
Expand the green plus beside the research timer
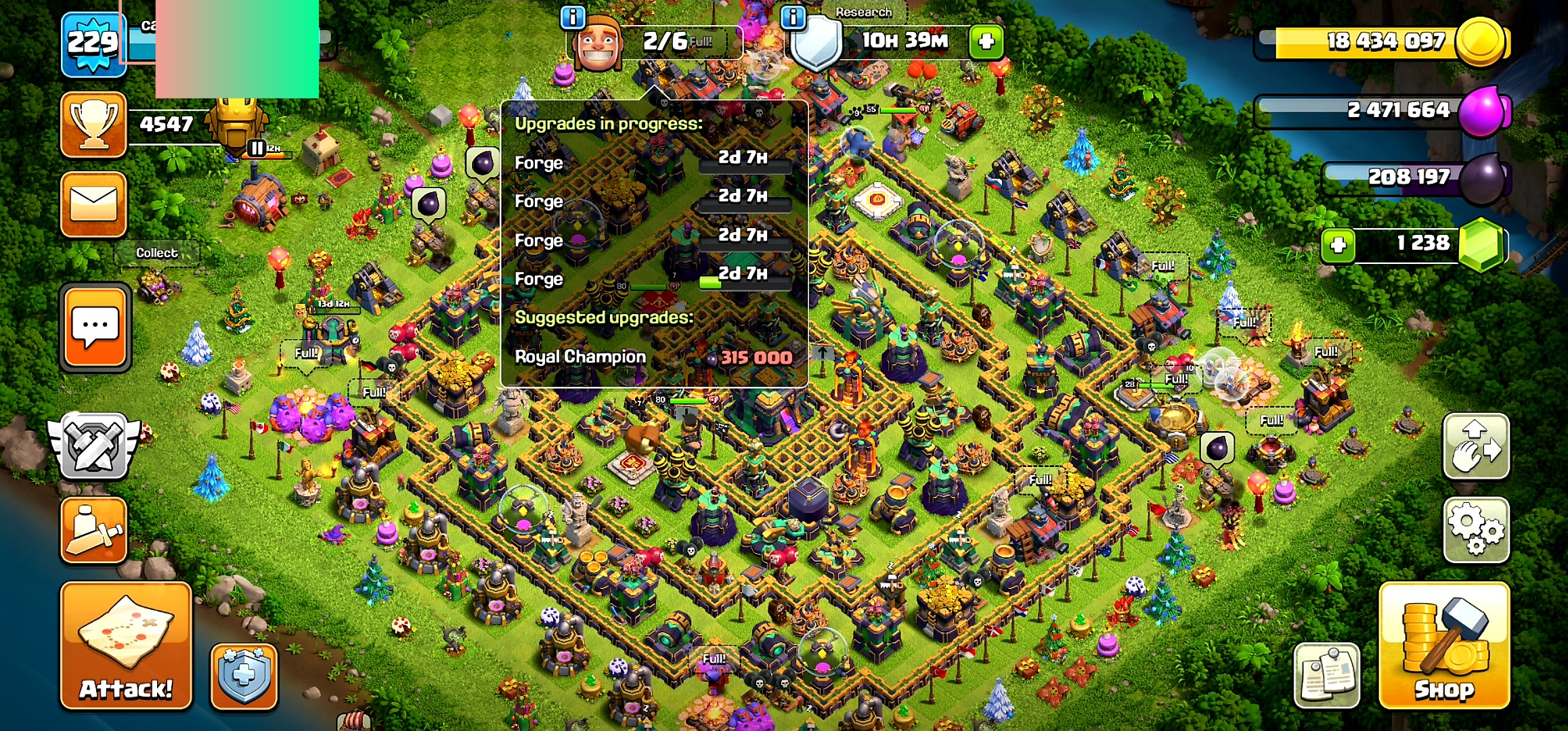[986, 42]
